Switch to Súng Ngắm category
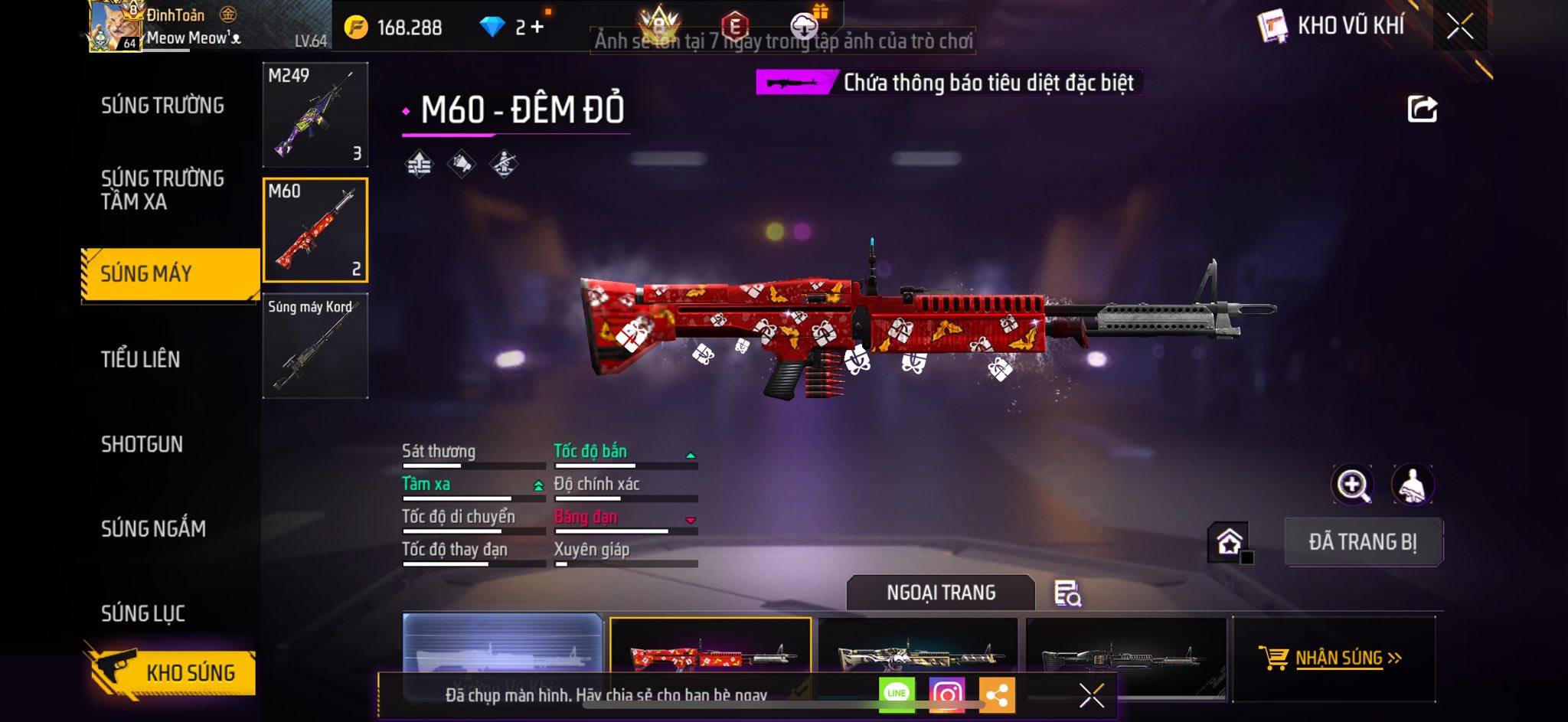This screenshot has height=722, width=1568. (x=153, y=528)
